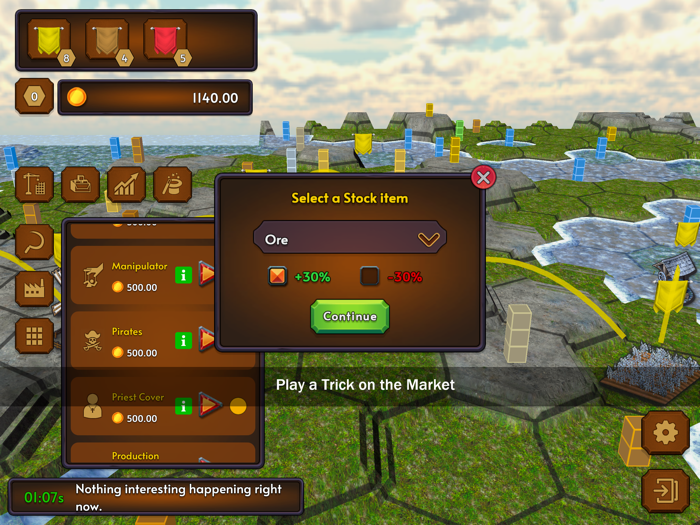The image size is (700, 525).
Task: Open the cash register trade menu
Action: (81, 184)
